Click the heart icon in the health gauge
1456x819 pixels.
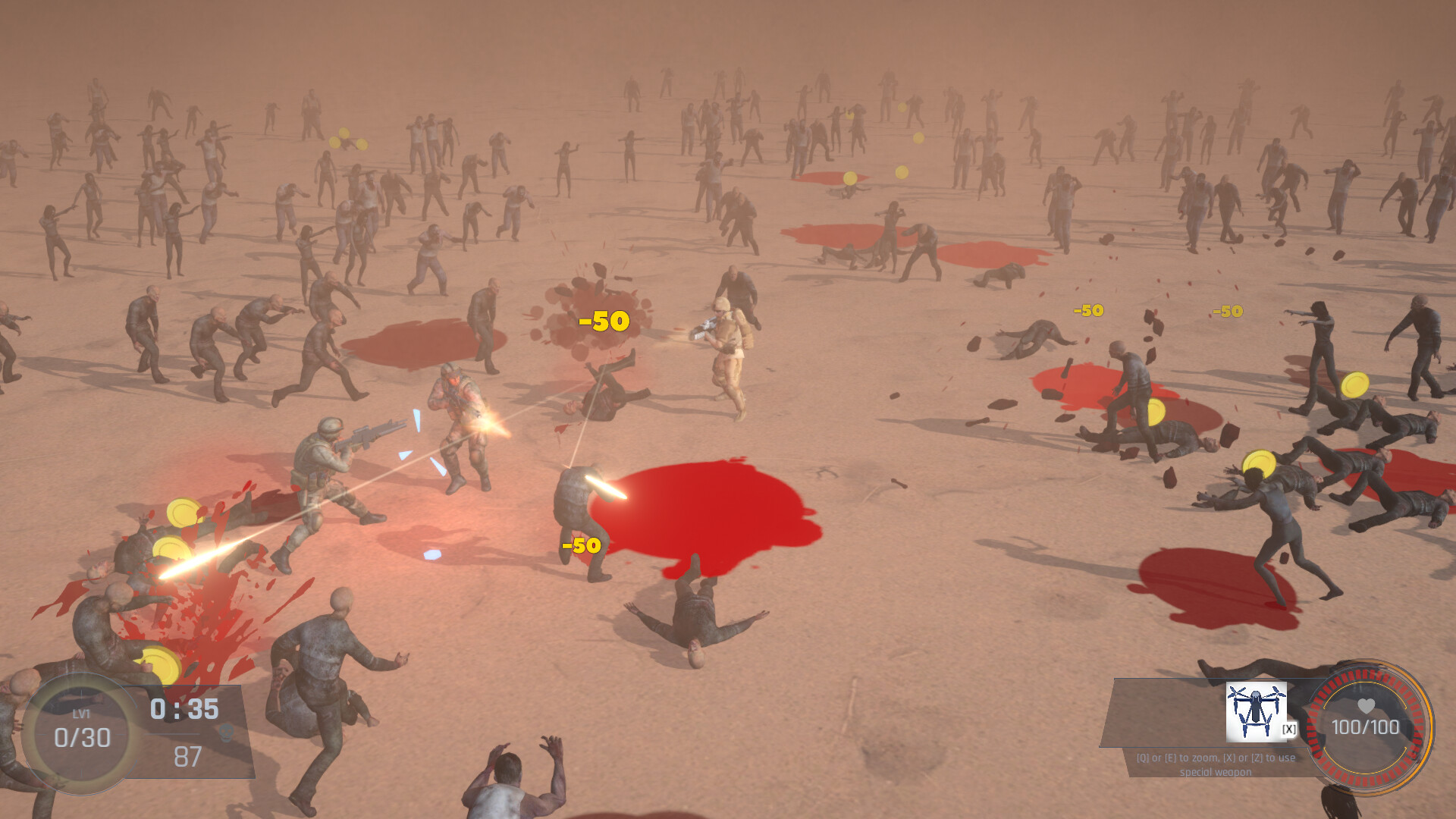click(1365, 706)
